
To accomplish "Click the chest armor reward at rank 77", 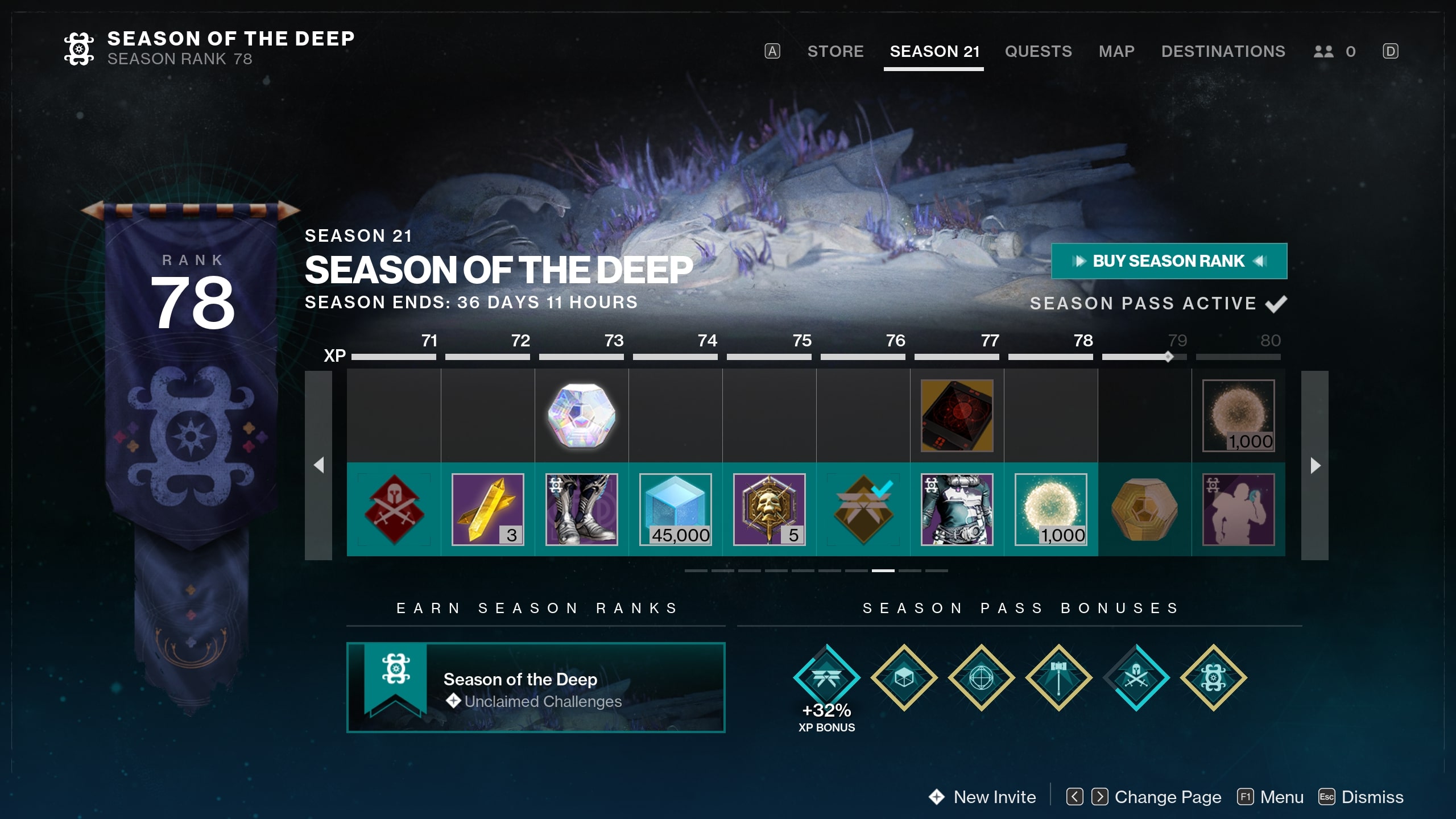I will pos(956,509).
